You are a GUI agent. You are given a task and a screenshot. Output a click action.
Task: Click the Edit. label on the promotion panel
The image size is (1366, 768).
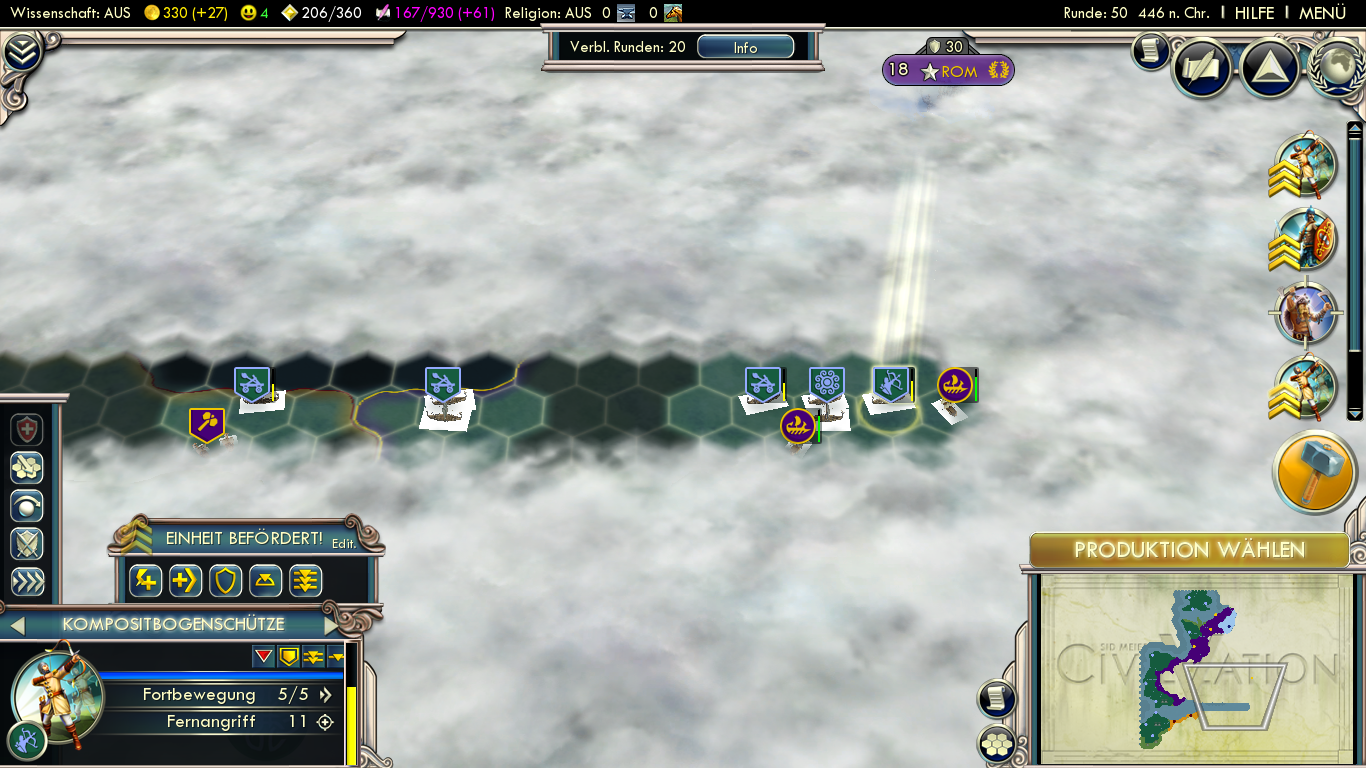coord(343,543)
